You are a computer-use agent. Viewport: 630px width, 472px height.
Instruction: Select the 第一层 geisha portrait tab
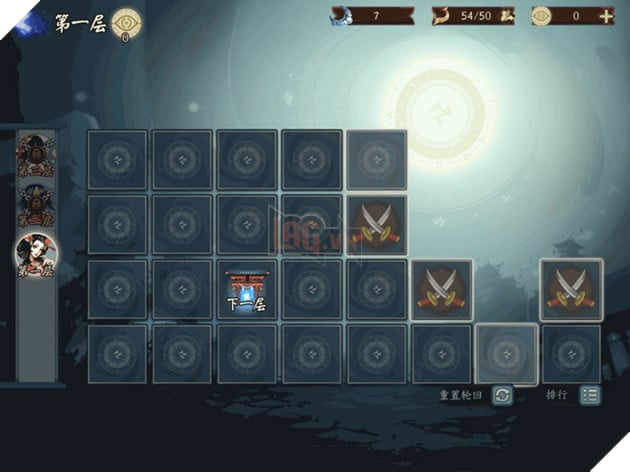(x=37, y=256)
